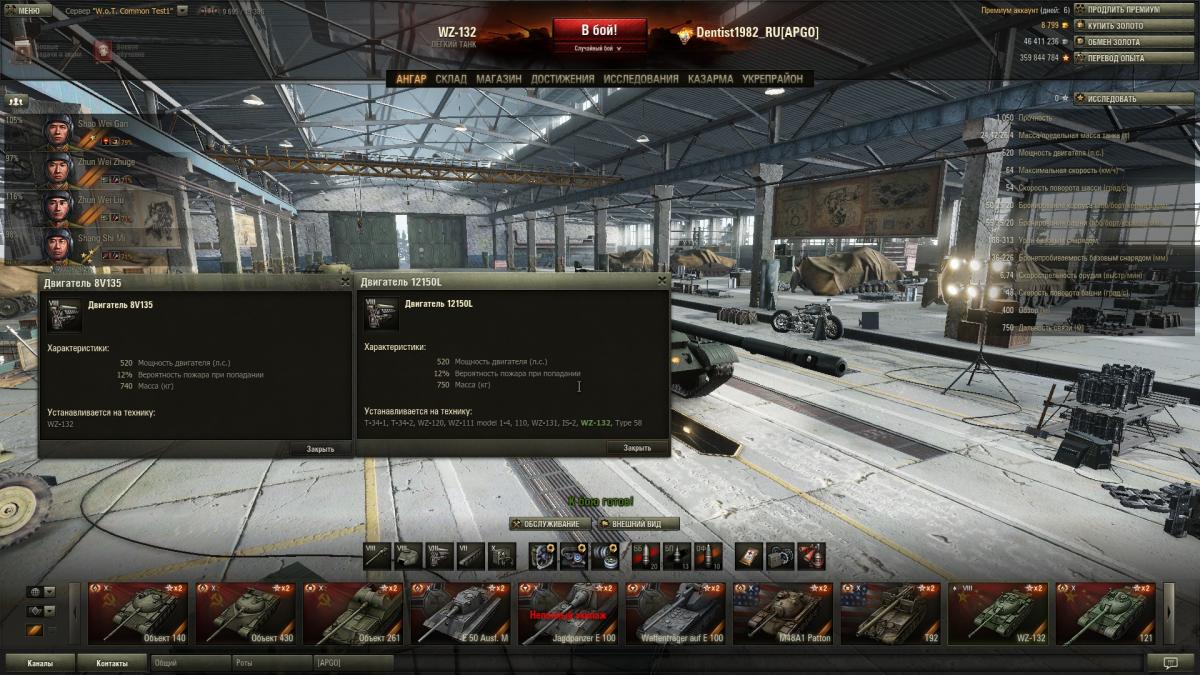Switch to the Казарма tab
Viewport: 1200px width, 675px height.
[710, 79]
